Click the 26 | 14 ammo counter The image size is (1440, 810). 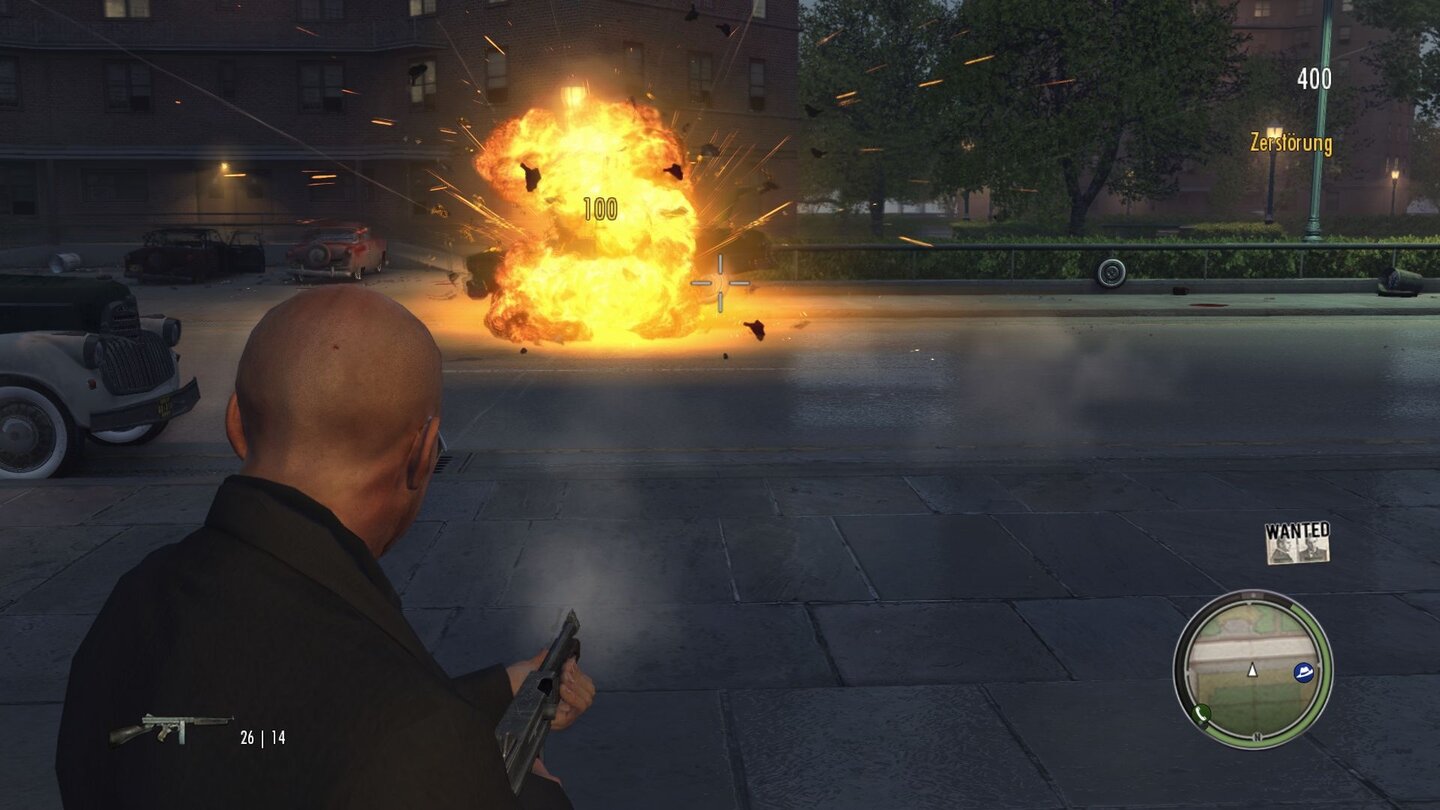(261, 737)
